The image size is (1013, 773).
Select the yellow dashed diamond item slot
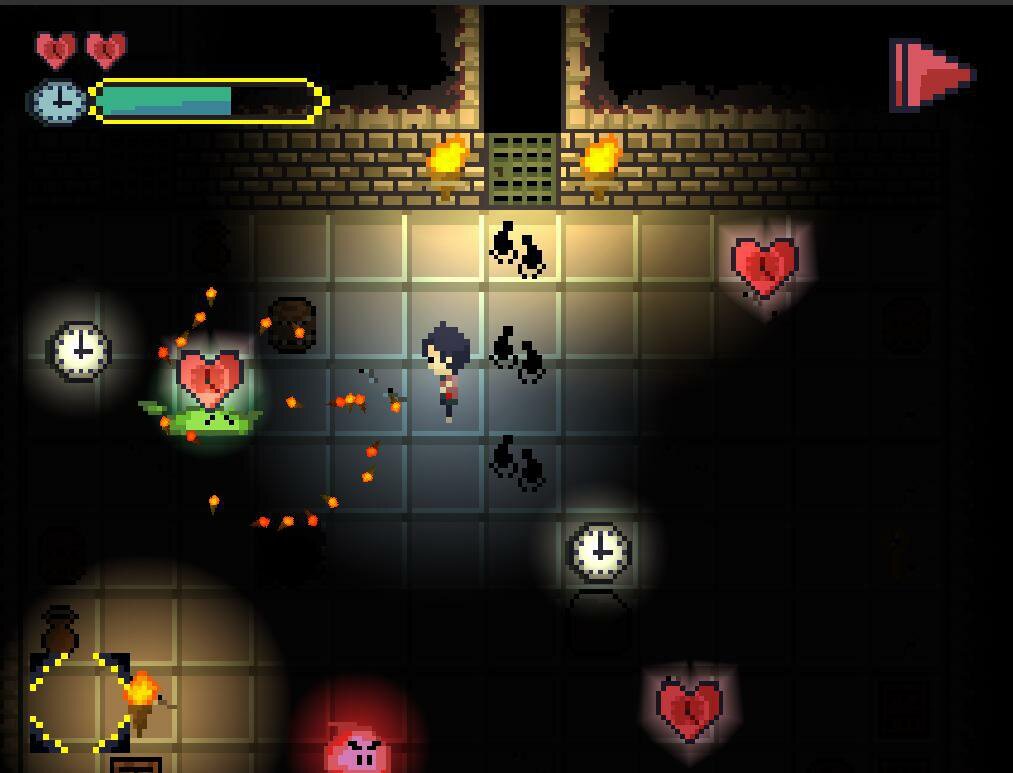coord(79,702)
